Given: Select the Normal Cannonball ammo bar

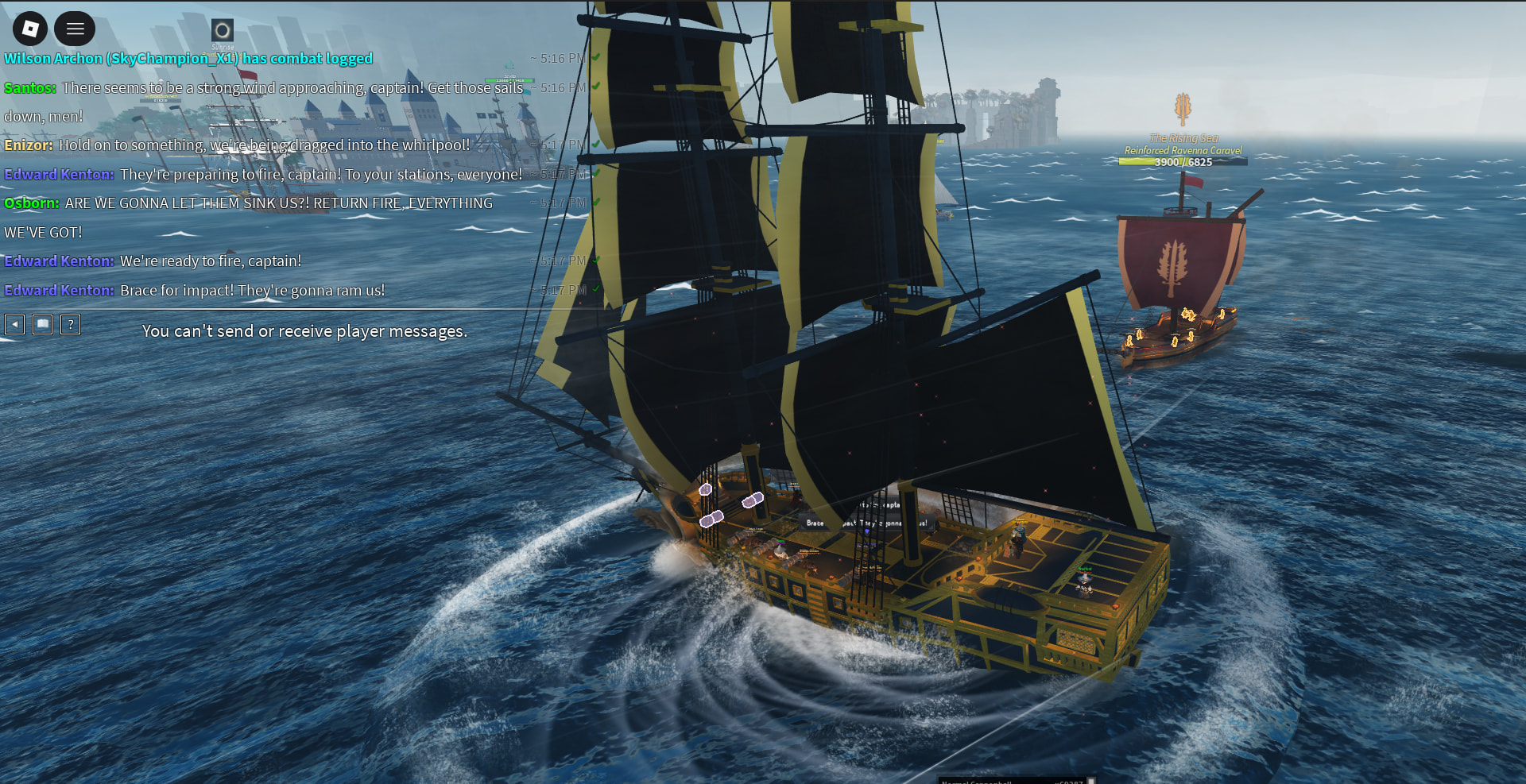Looking at the screenshot, I should (x=1013, y=780).
